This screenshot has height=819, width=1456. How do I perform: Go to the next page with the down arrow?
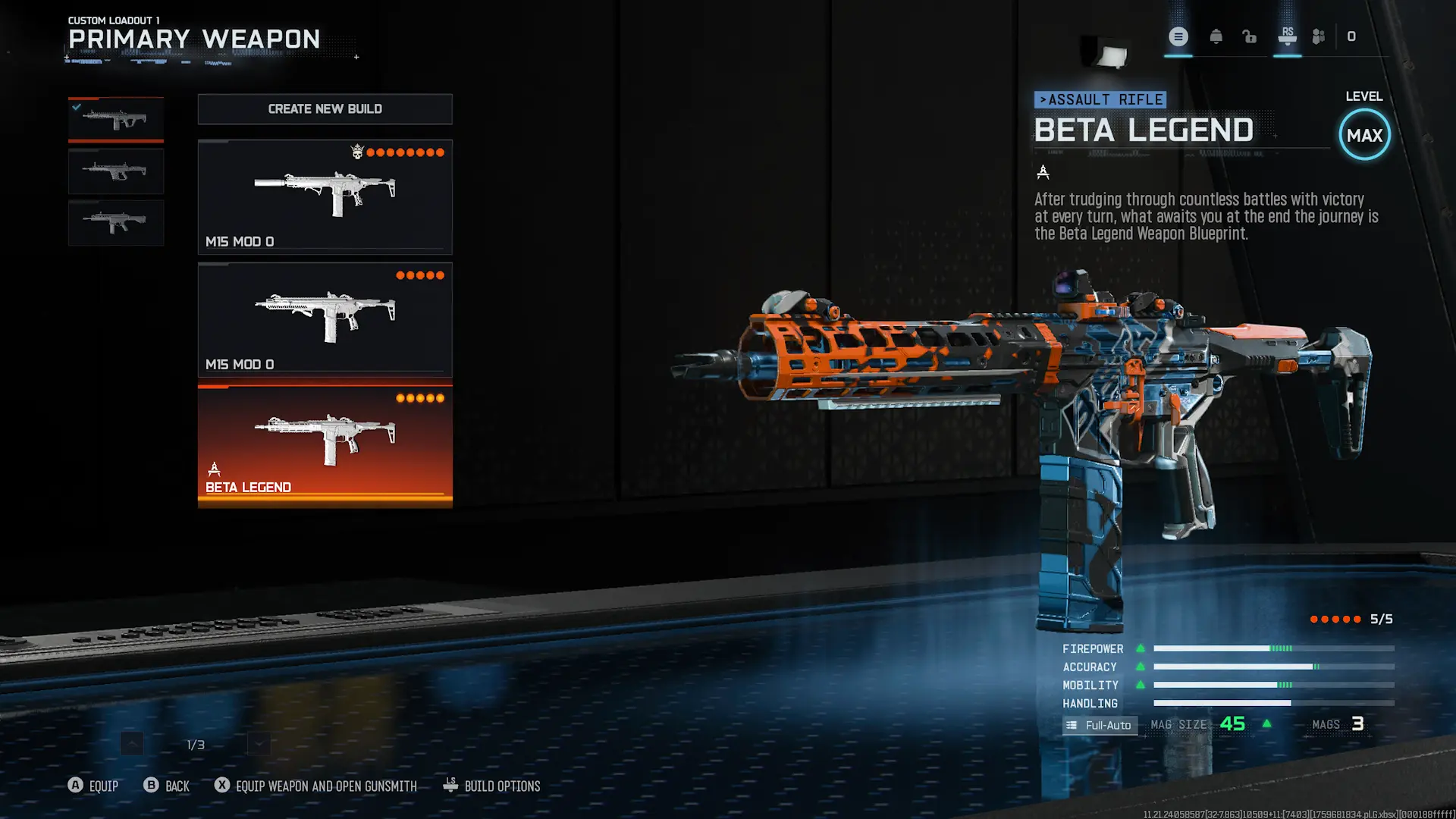[x=259, y=744]
